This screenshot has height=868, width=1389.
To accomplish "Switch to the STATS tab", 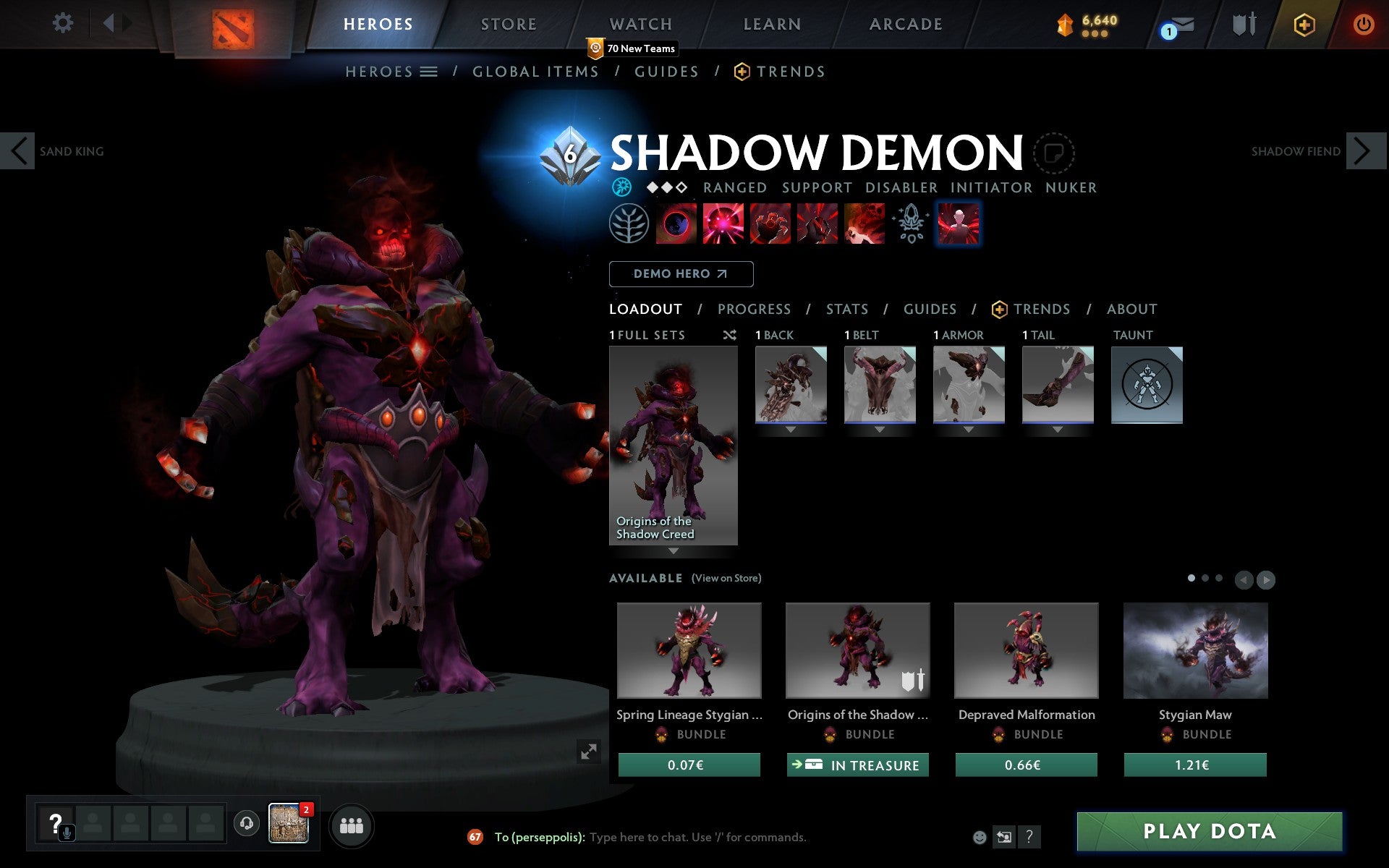I will (846, 309).
